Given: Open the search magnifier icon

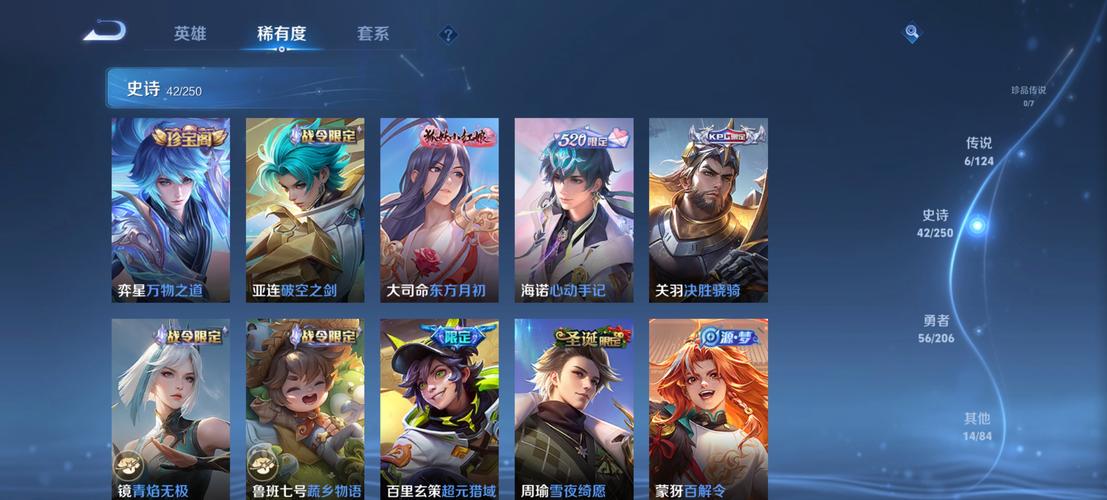Looking at the screenshot, I should pyautogui.click(x=911, y=33).
